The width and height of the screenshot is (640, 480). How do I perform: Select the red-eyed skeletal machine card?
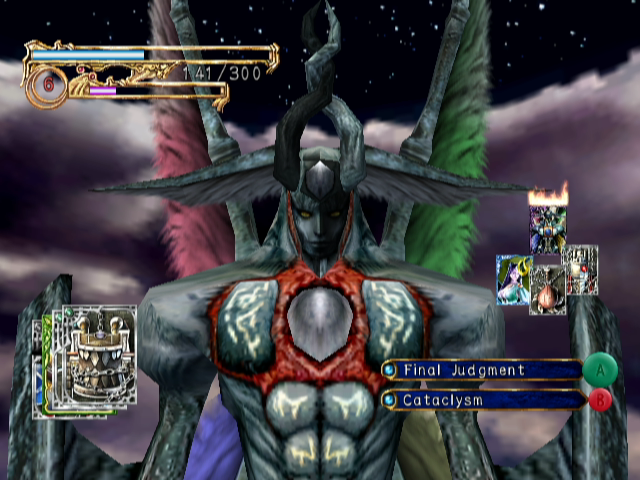point(581,268)
